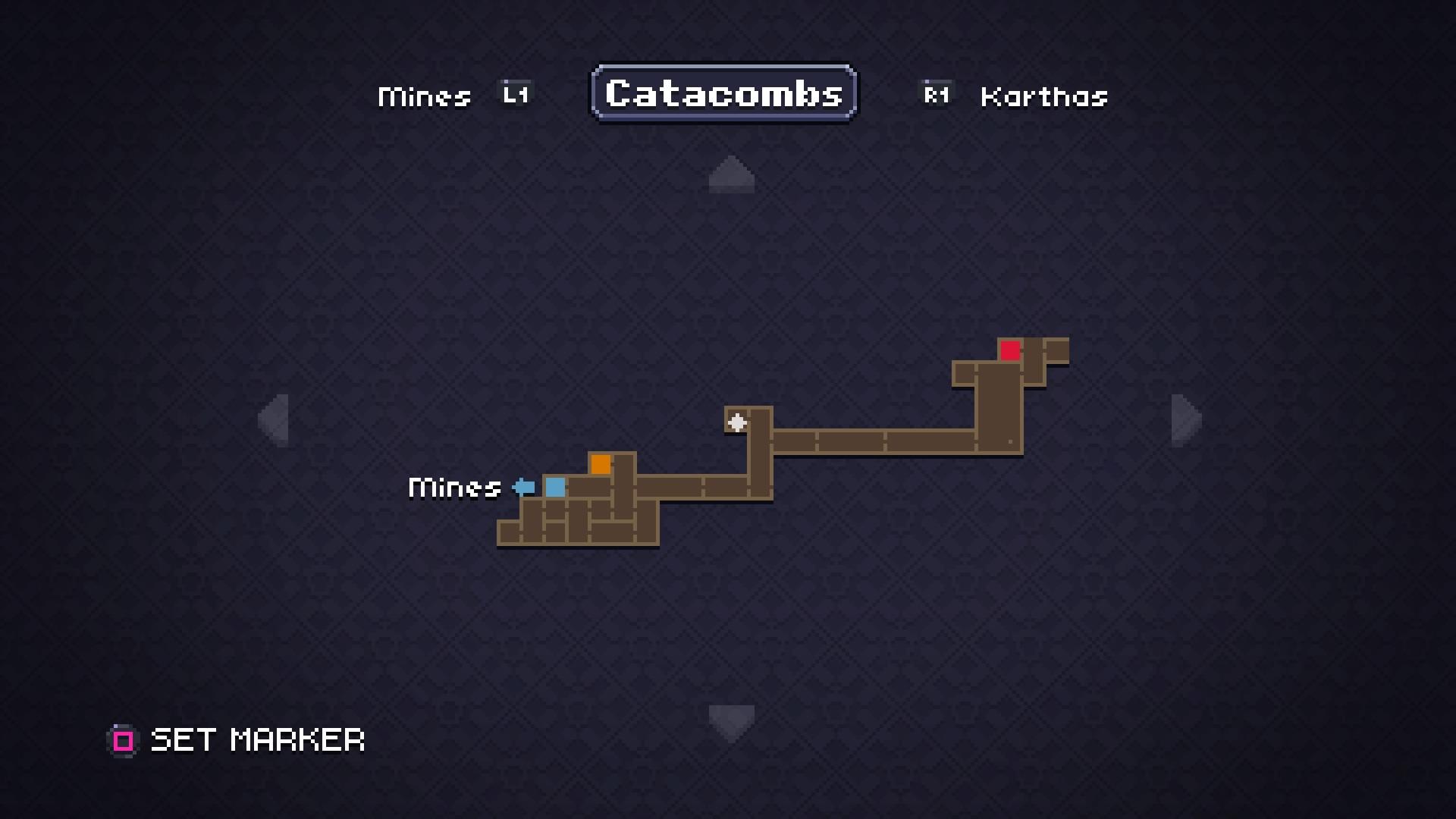
Task: Select the white player position indicator
Action: coord(736,422)
